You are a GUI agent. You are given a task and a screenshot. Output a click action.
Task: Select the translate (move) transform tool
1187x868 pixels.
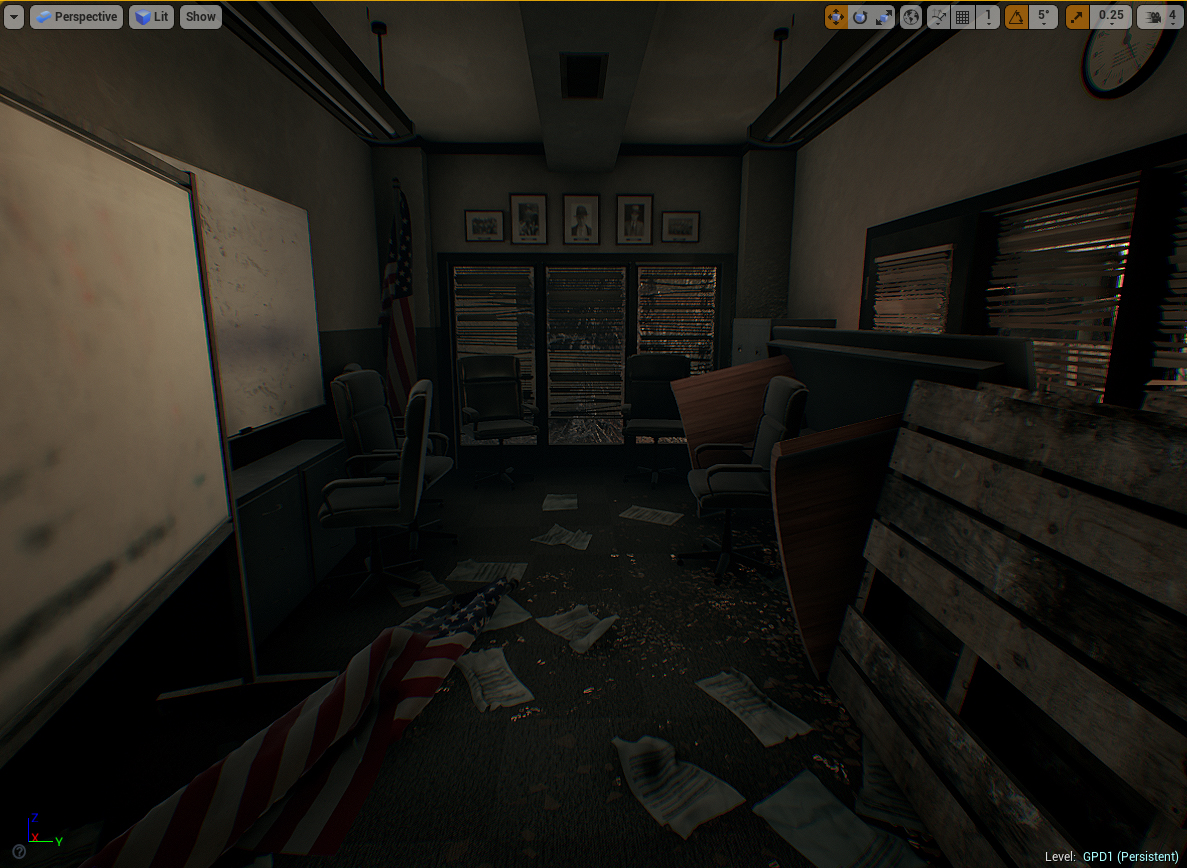click(x=836, y=17)
